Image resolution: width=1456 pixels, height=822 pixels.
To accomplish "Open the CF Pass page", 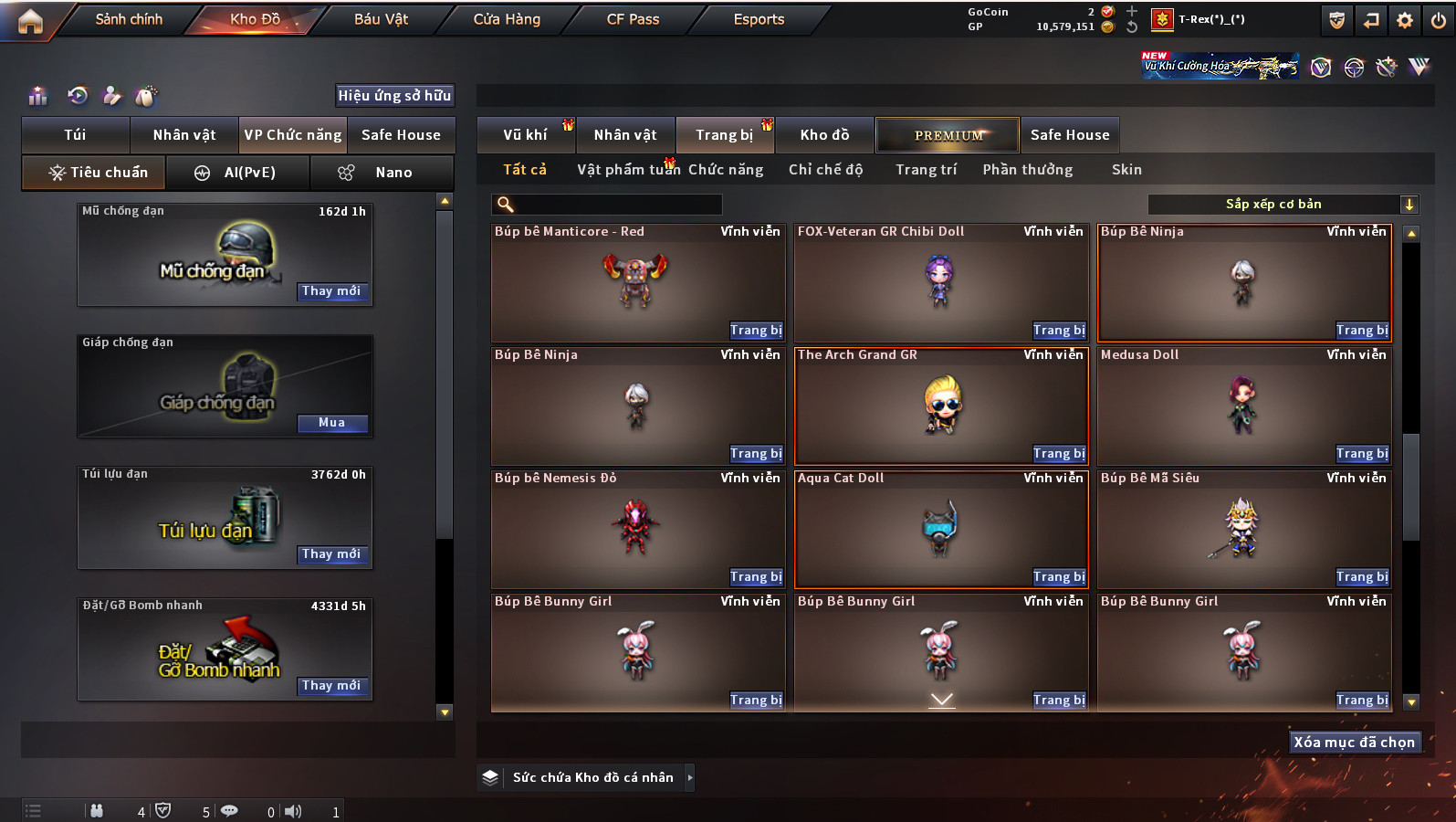I will click(633, 19).
